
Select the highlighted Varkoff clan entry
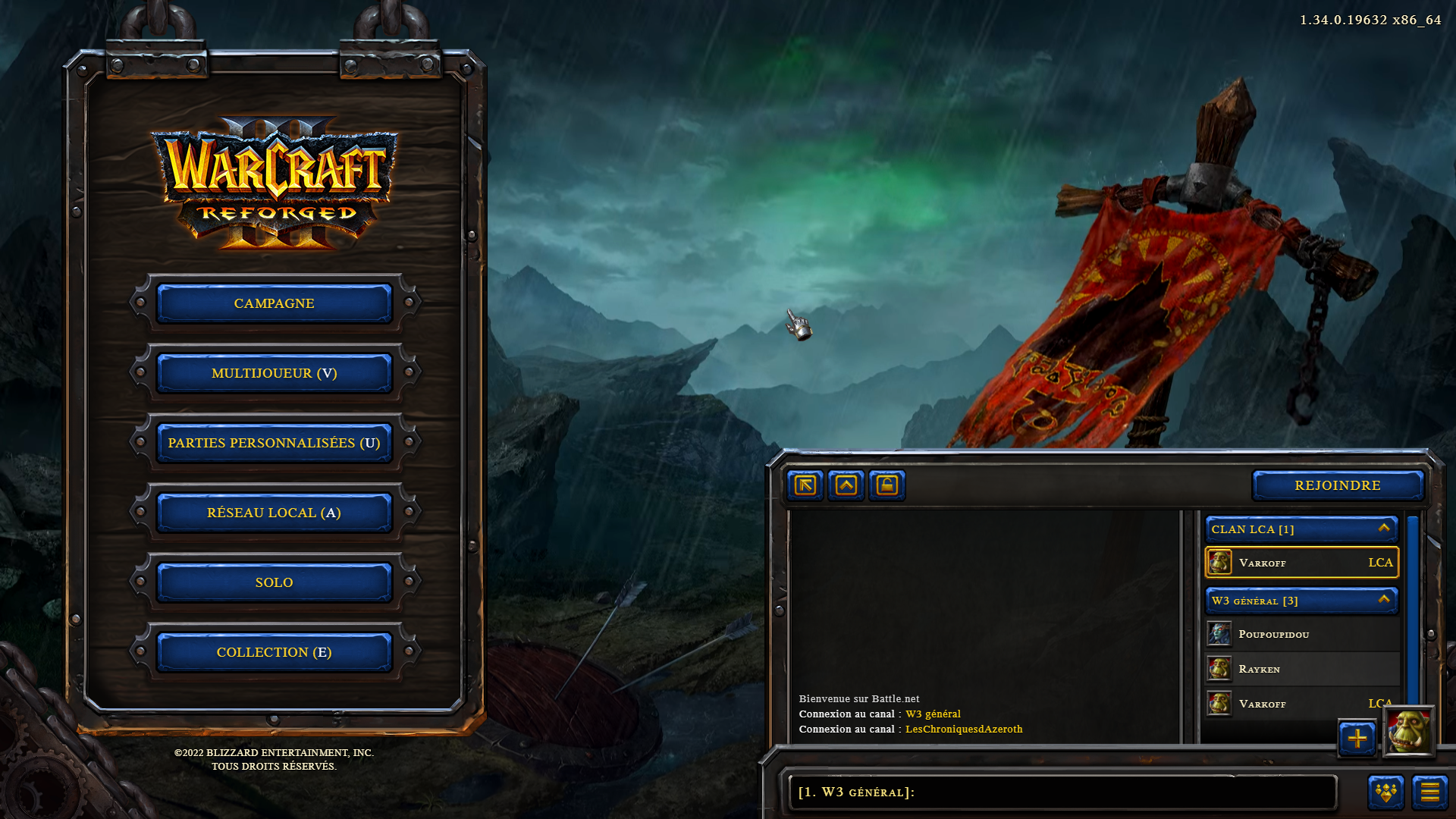[1301, 563]
